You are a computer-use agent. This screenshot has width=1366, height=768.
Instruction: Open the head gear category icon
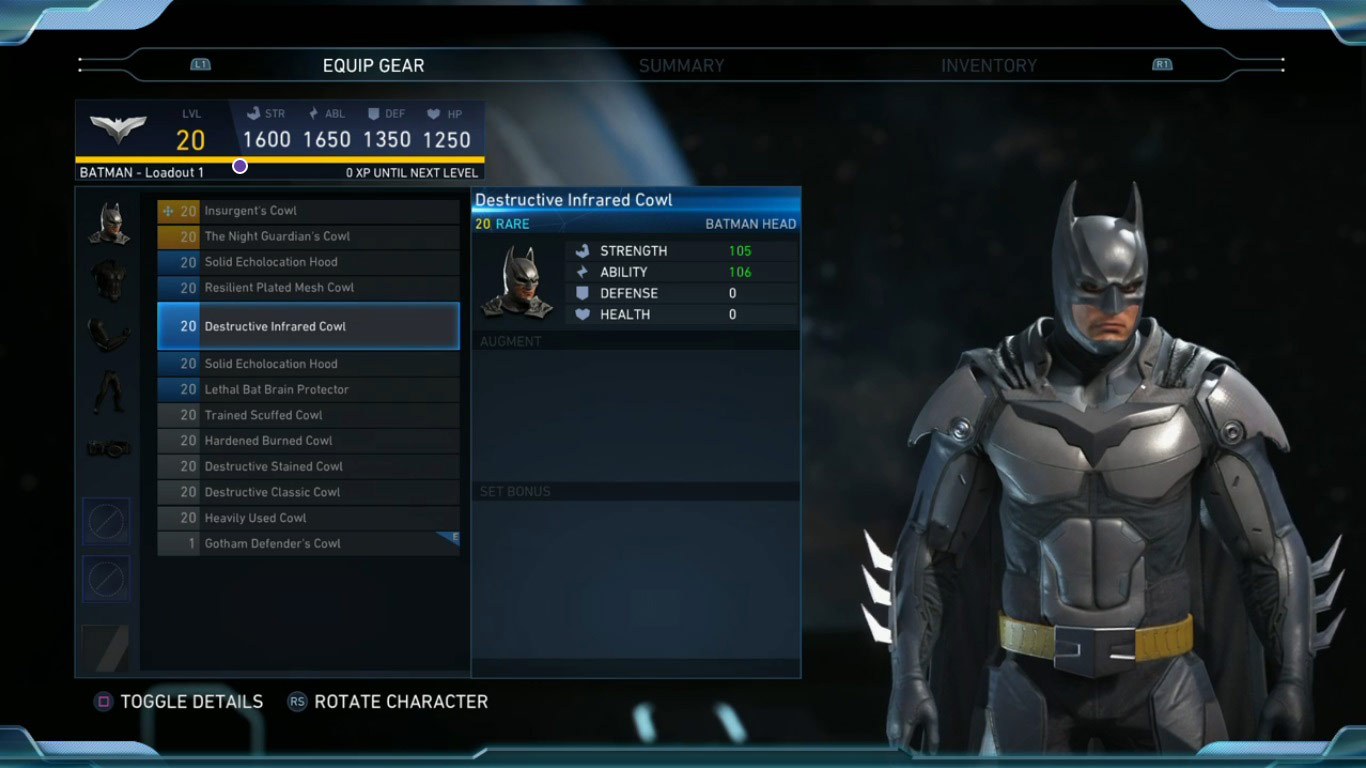point(108,223)
